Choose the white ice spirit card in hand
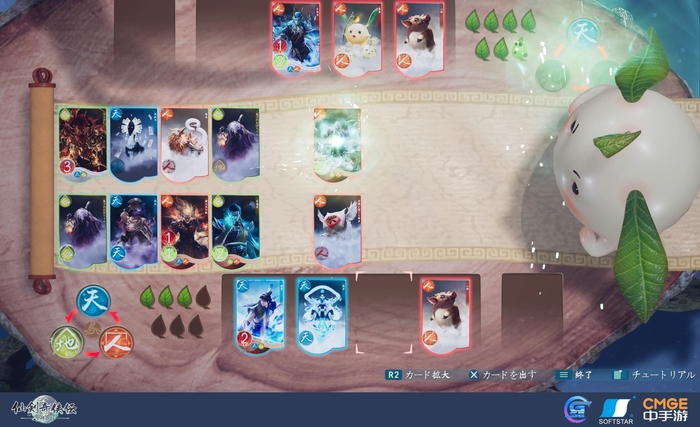The image size is (700, 427). [x=322, y=317]
